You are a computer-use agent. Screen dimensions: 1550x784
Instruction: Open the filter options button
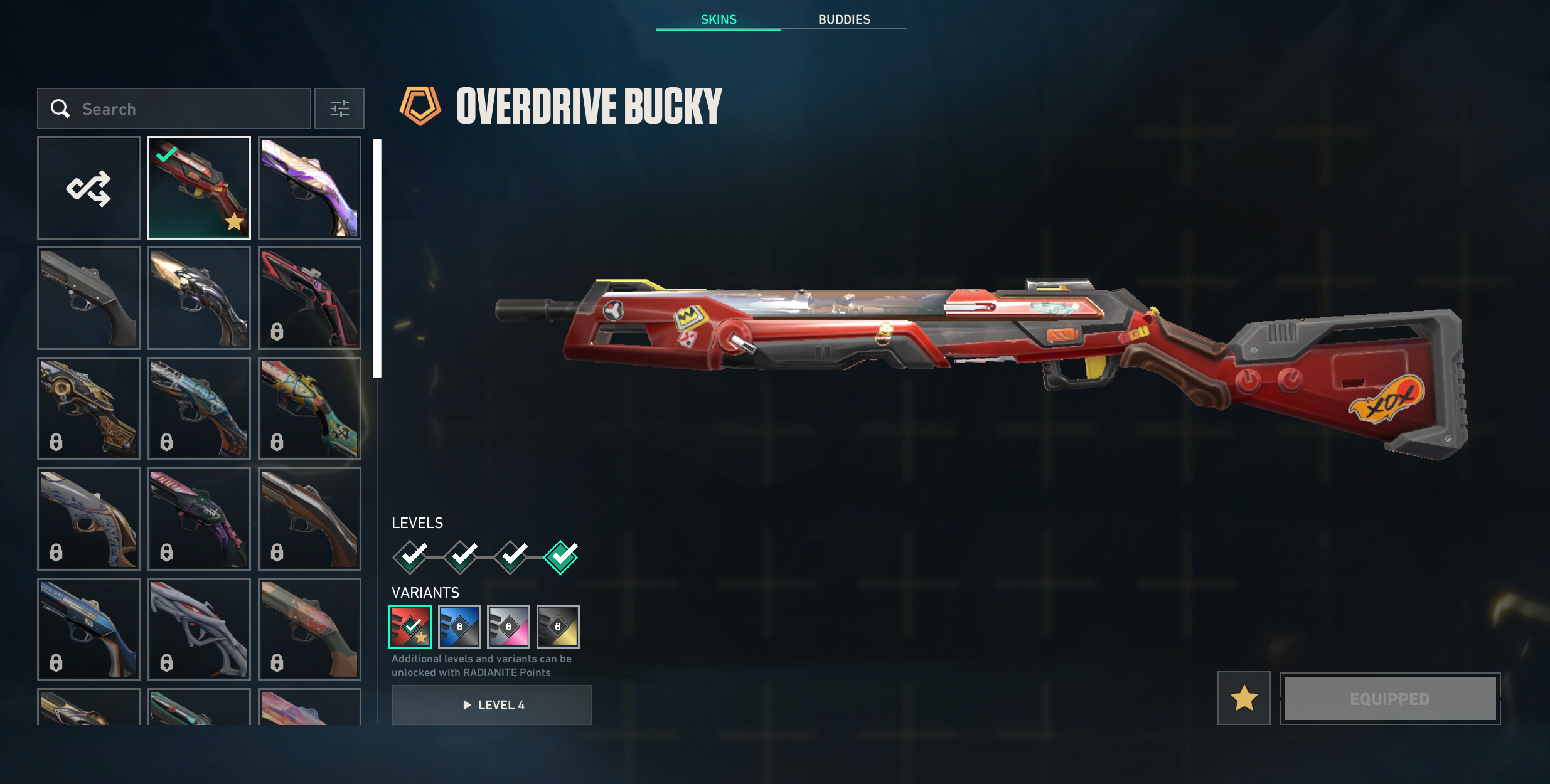tap(339, 109)
